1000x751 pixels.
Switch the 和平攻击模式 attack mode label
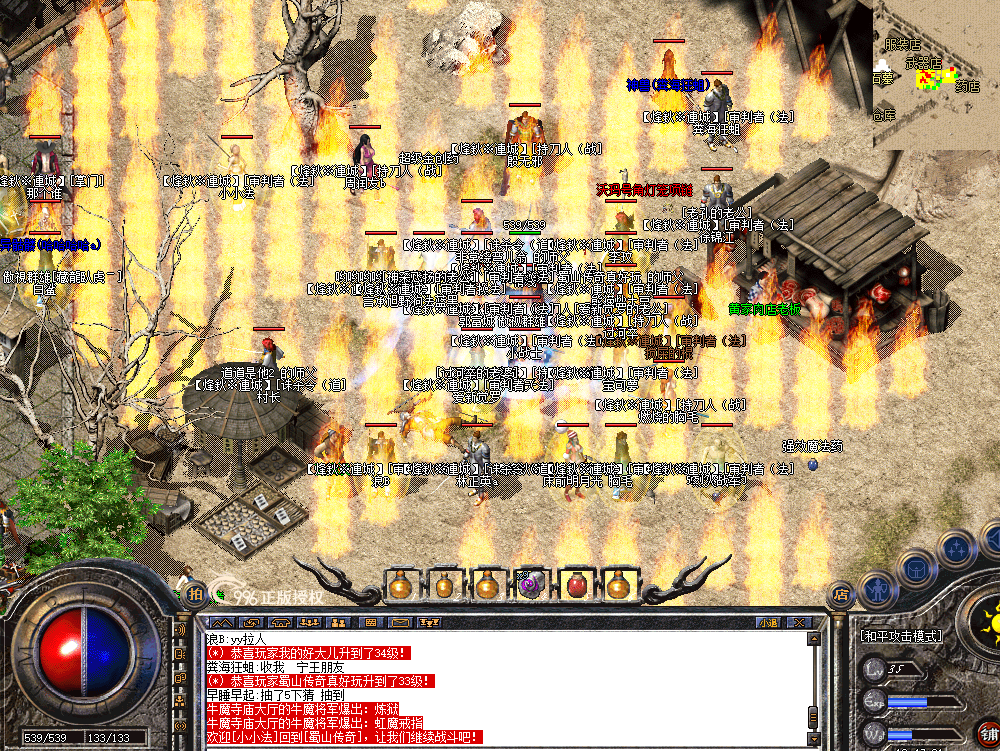(899, 635)
